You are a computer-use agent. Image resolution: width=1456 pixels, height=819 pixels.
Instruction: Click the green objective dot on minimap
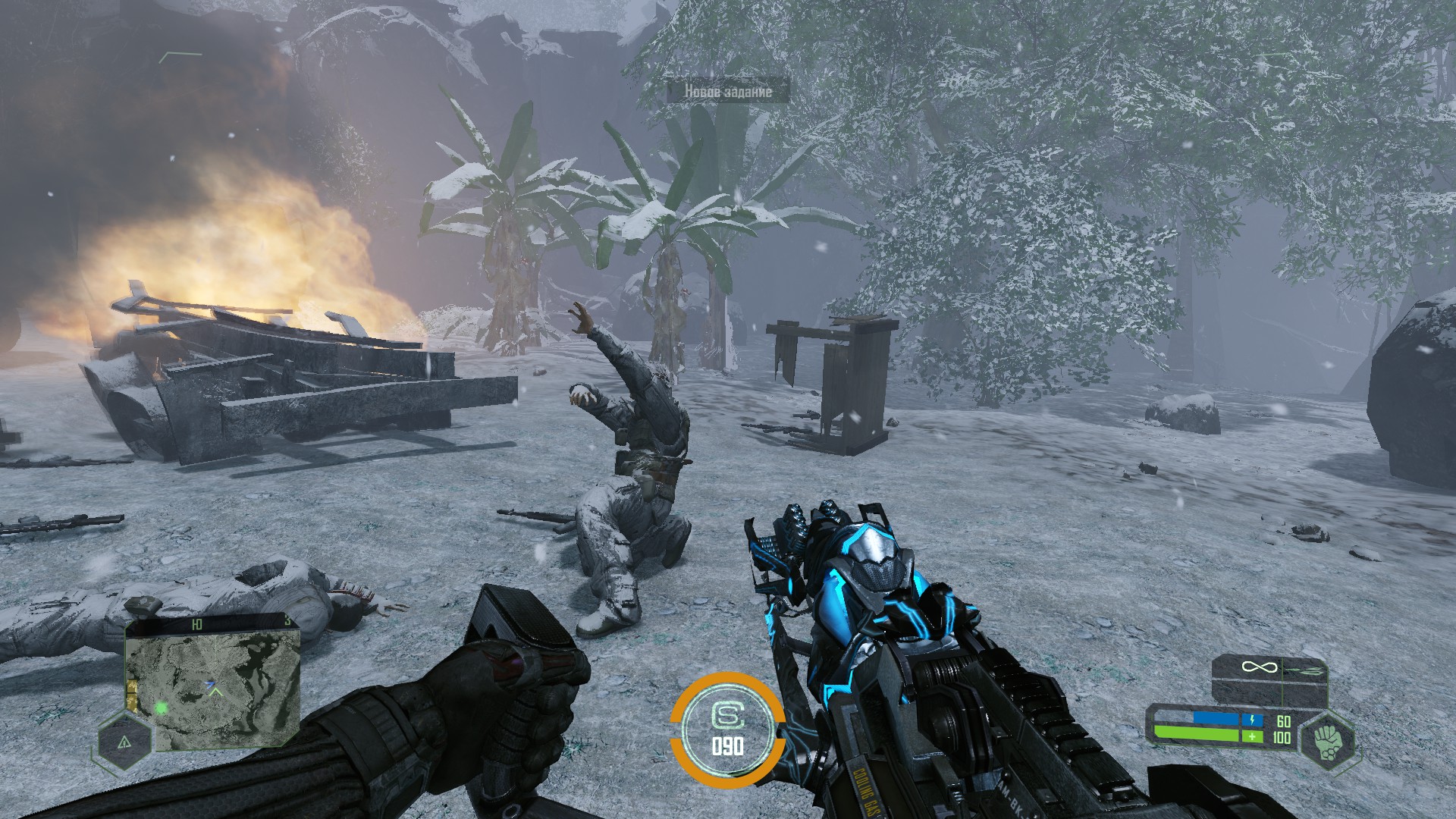pyautogui.click(x=161, y=709)
